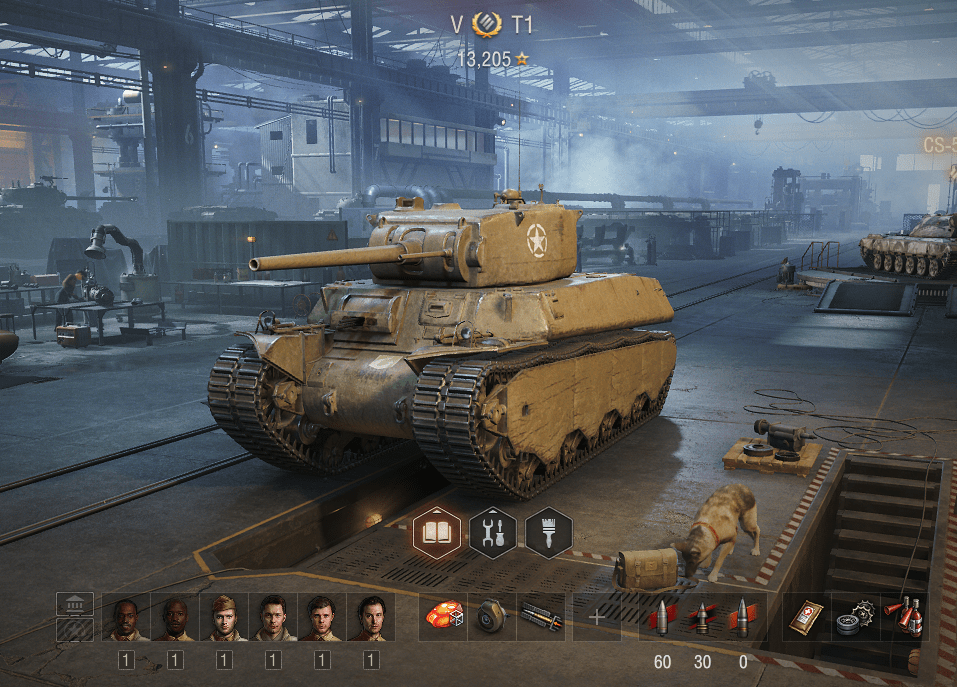Select the crew member wearing a garrison cap

point(224,618)
